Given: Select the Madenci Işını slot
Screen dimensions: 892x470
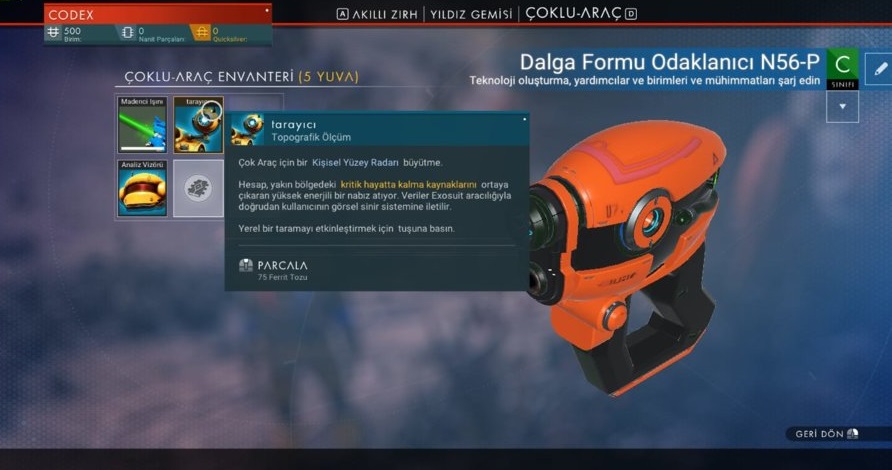Looking at the screenshot, I should pyautogui.click(x=142, y=125).
